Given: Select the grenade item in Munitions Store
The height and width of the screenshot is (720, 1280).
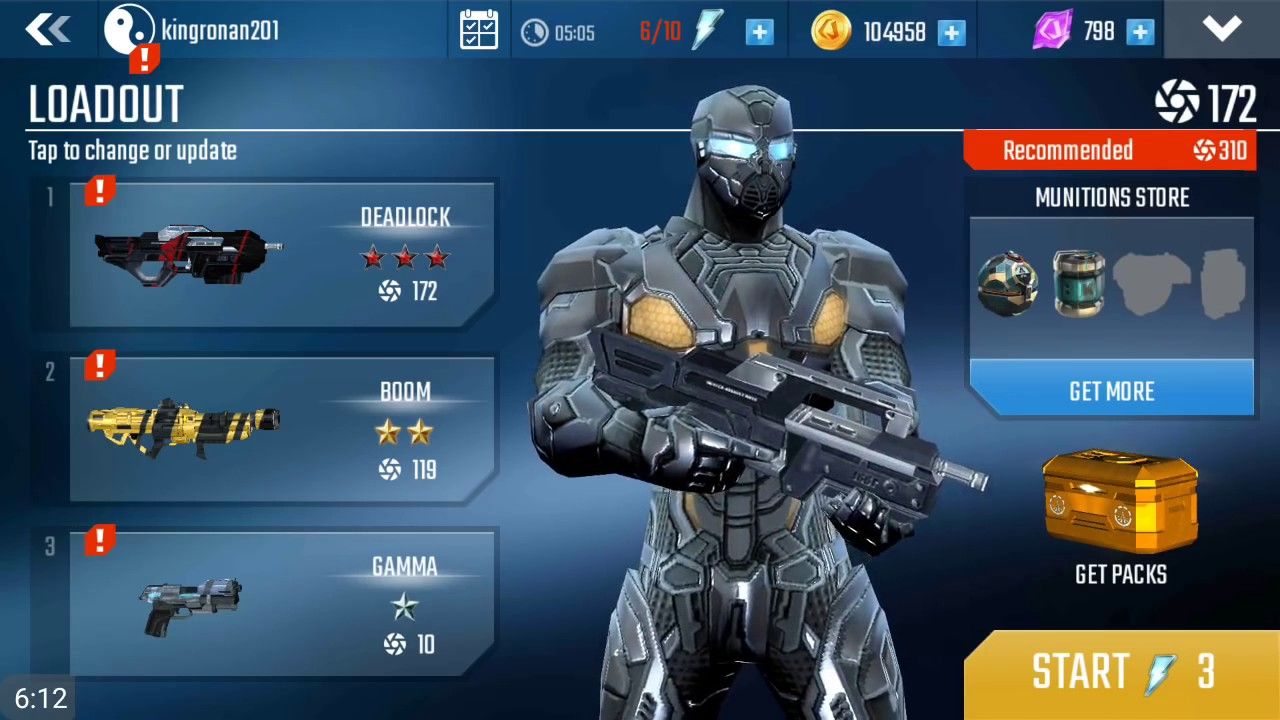Looking at the screenshot, I should pyautogui.click(x=1007, y=282).
